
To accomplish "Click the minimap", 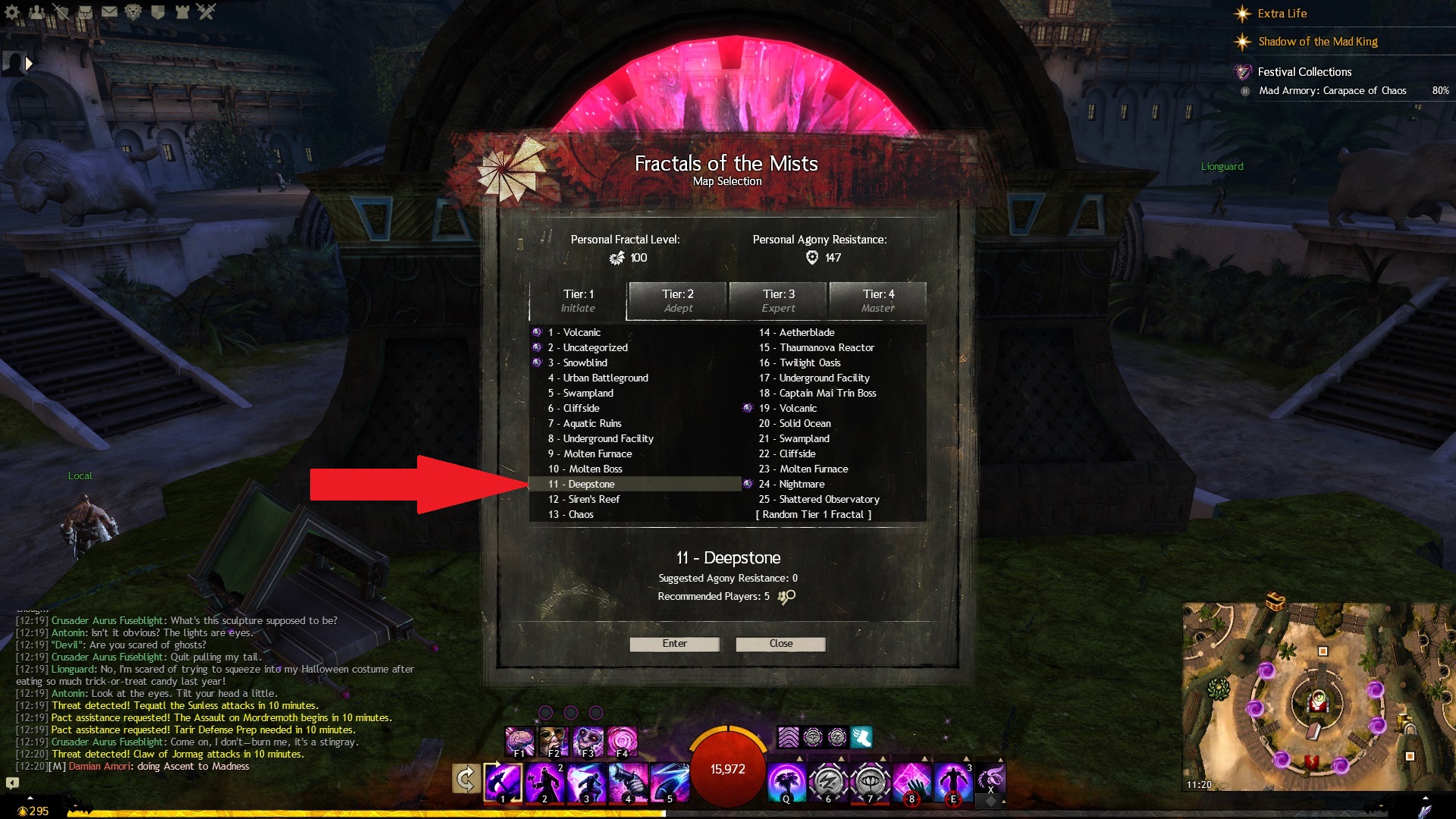I will [x=1318, y=698].
